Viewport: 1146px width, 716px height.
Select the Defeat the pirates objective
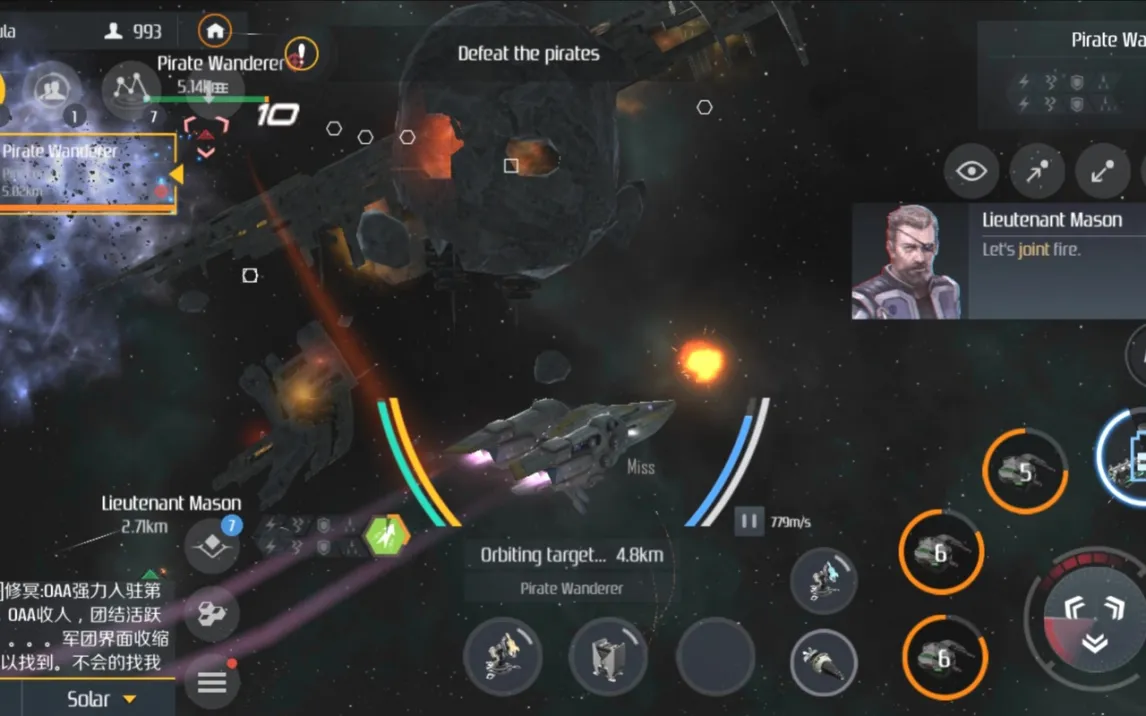528,54
